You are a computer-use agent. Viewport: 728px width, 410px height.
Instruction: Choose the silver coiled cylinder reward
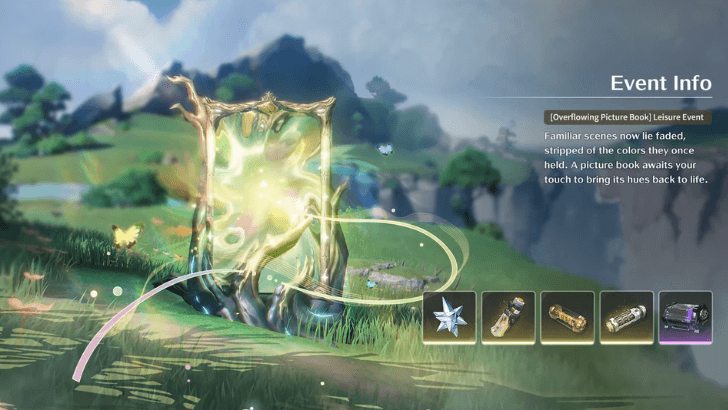click(627, 318)
